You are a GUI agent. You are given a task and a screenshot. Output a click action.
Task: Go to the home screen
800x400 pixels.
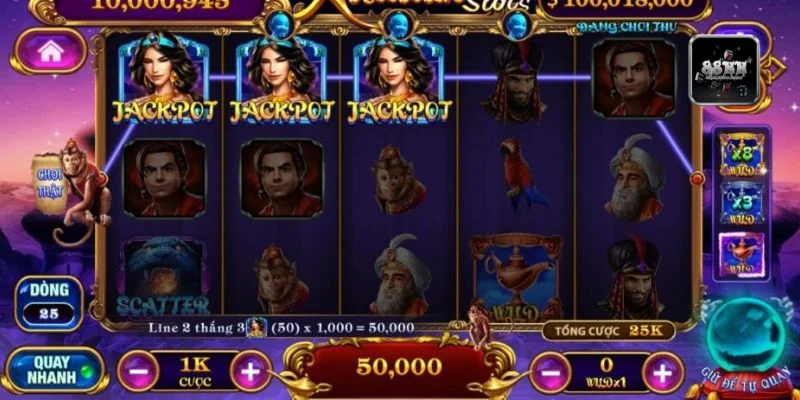[50, 51]
